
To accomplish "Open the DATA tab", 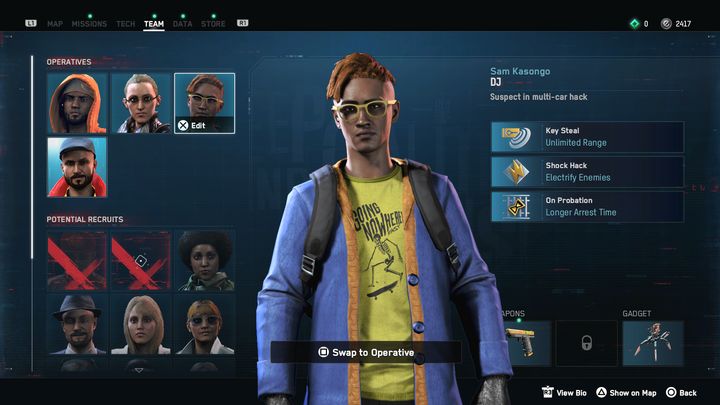I will point(182,23).
